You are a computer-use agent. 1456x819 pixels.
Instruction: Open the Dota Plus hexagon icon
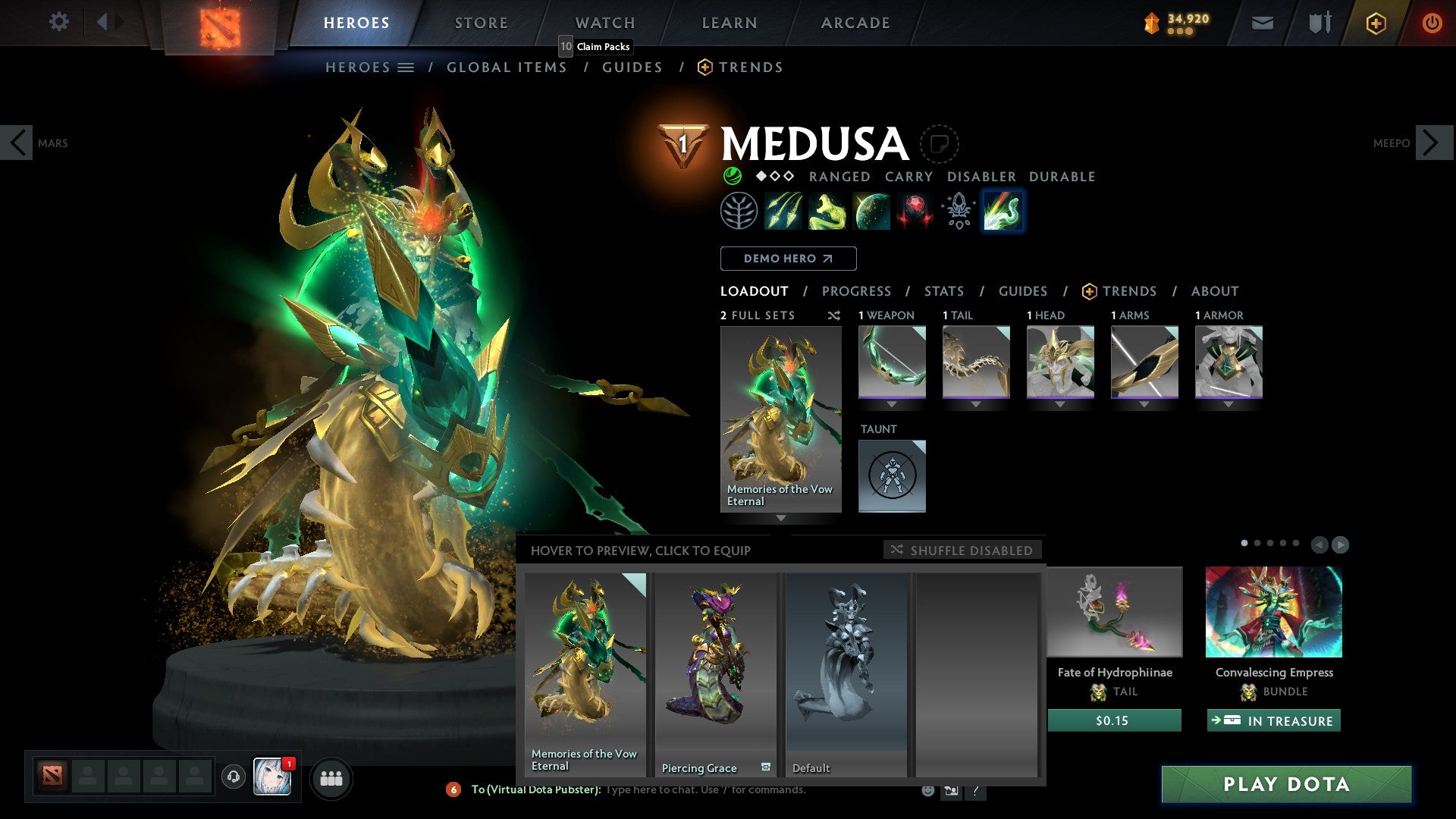(x=1376, y=23)
